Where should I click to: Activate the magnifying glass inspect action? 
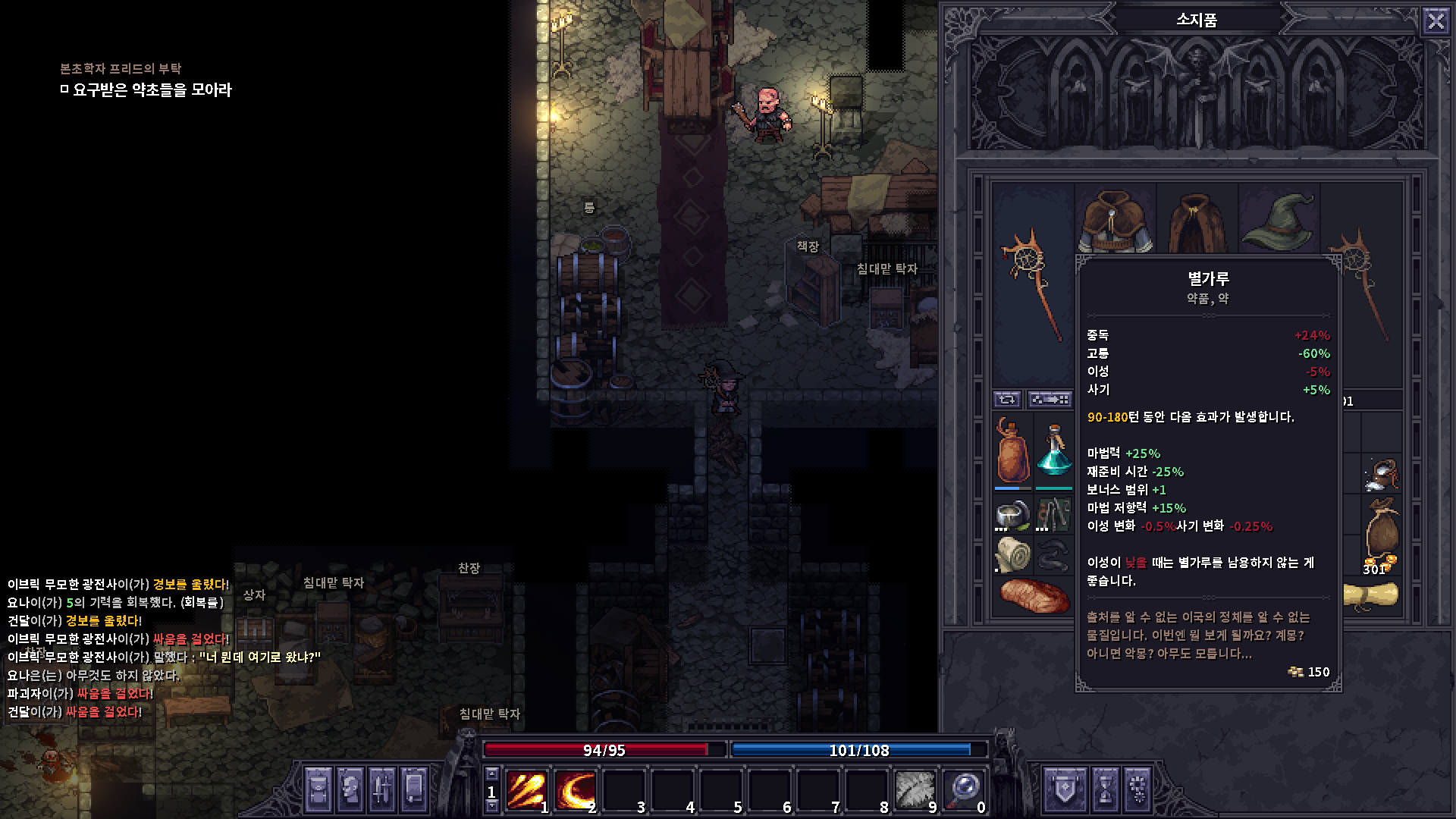(964, 791)
